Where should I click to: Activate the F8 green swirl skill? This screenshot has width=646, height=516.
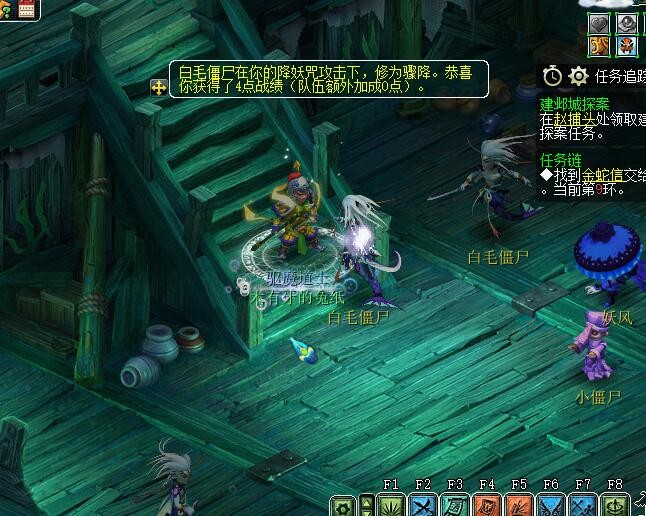pyautogui.click(x=615, y=505)
